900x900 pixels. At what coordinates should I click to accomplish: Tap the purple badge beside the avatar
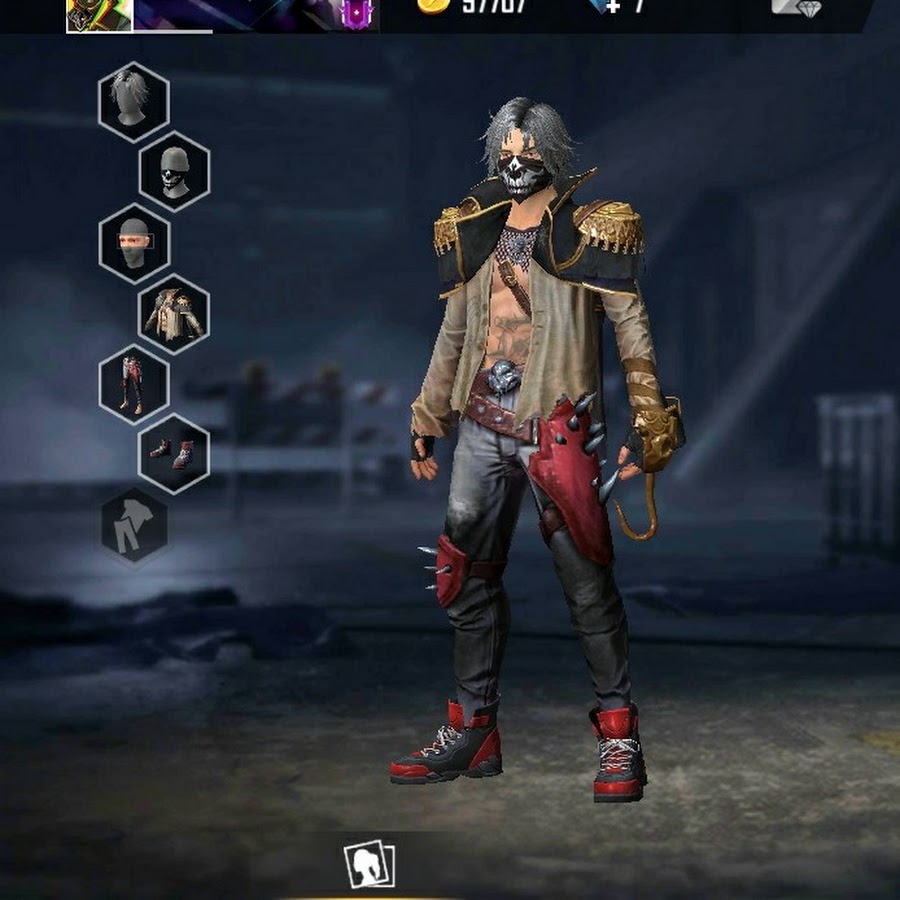point(357,13)
